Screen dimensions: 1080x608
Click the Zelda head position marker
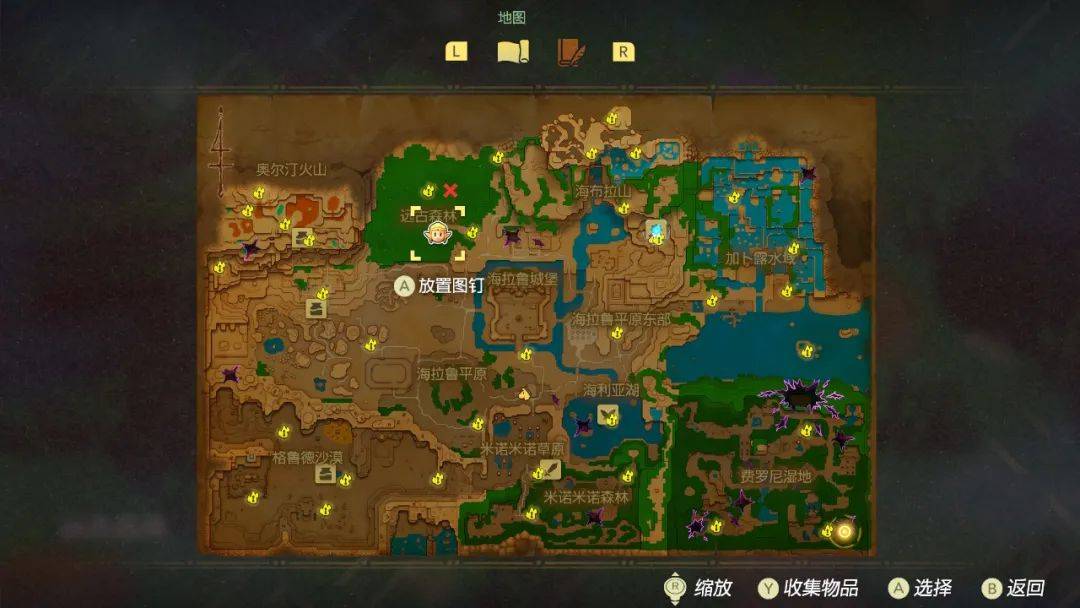tap(436, 234)
